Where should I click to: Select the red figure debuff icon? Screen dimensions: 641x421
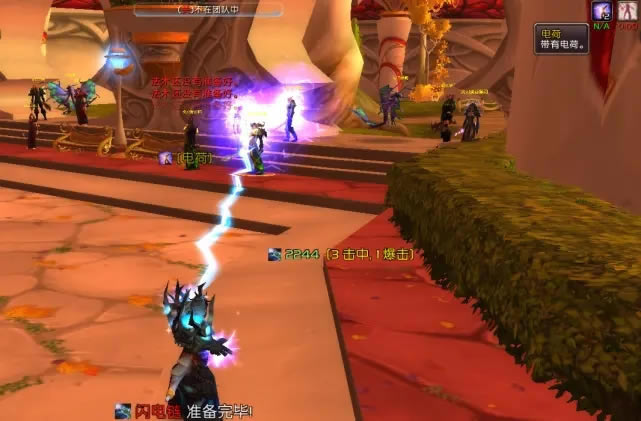tap(627, 10)
